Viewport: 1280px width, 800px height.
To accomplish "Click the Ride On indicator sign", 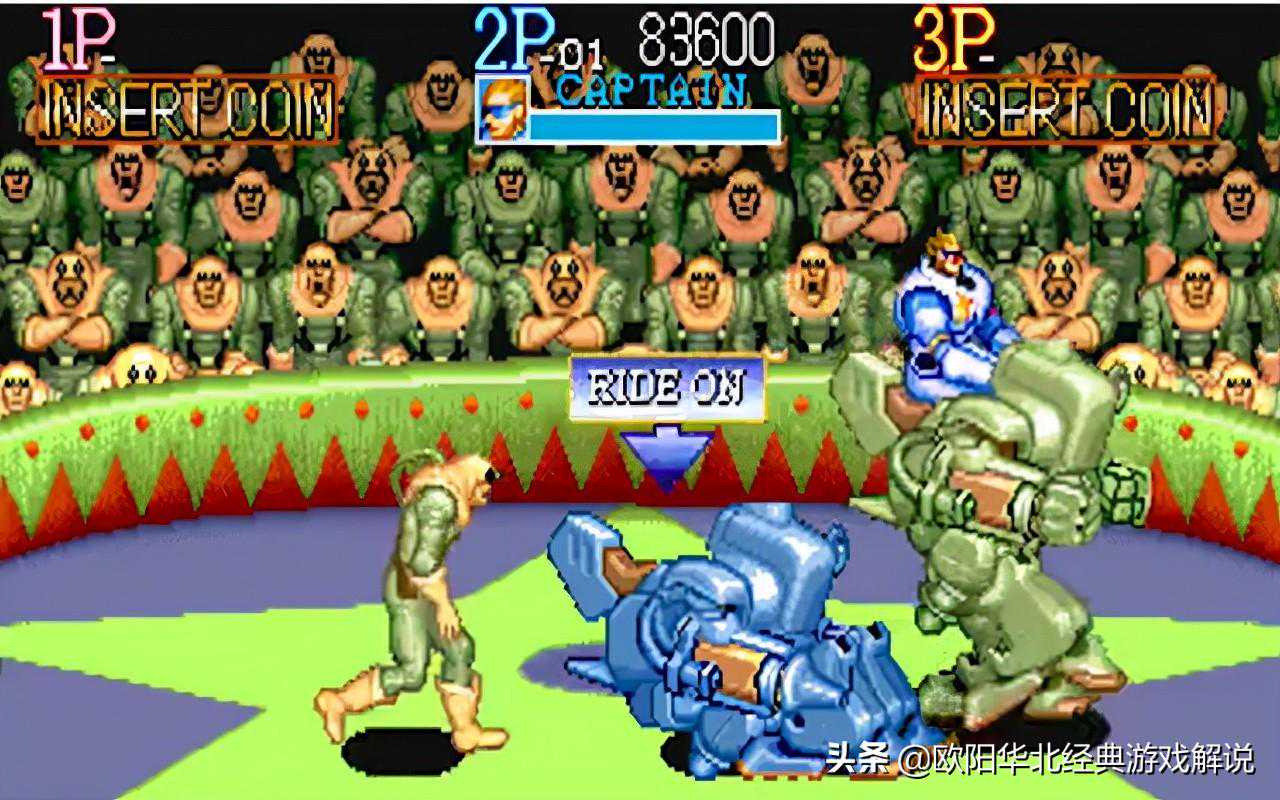I will (667, 388).
